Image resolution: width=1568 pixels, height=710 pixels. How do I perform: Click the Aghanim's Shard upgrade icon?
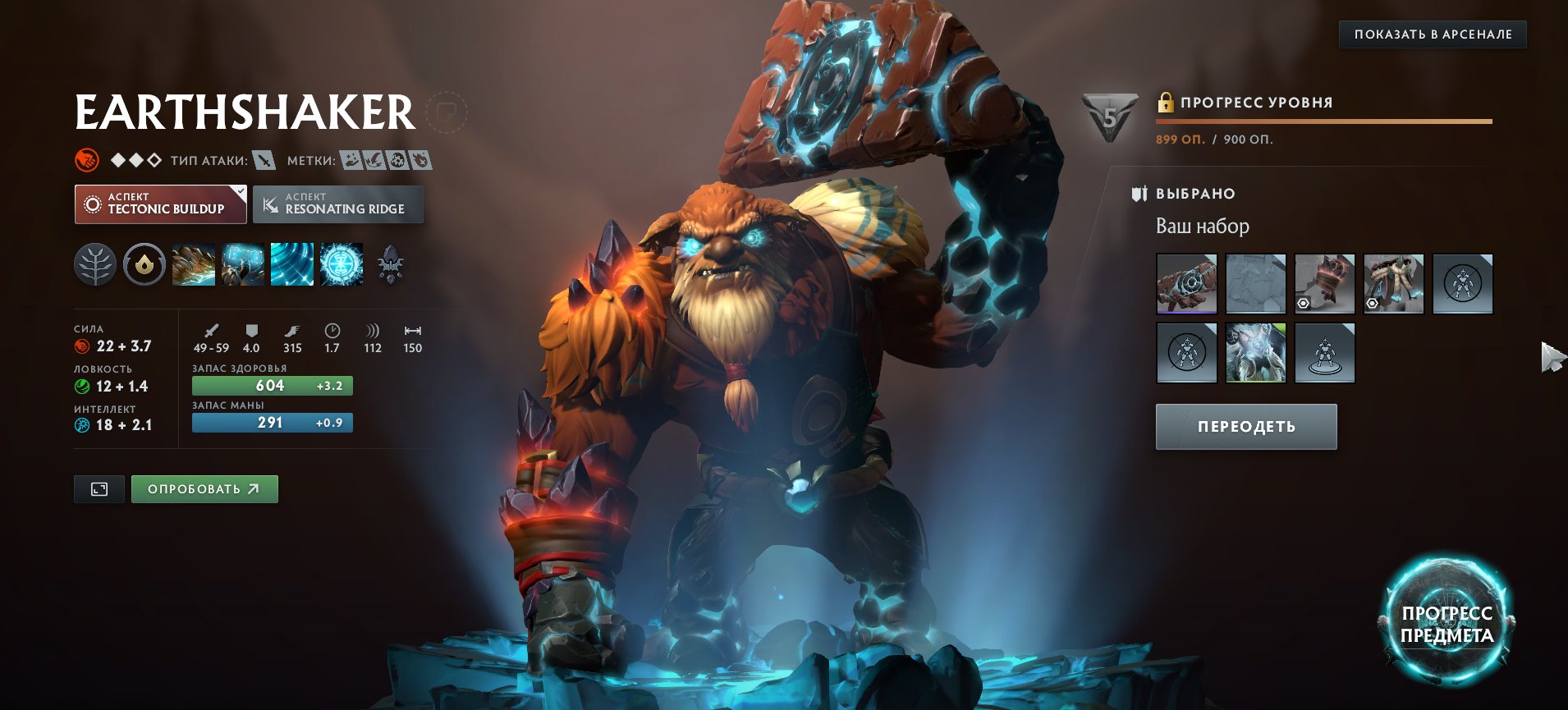389,264
